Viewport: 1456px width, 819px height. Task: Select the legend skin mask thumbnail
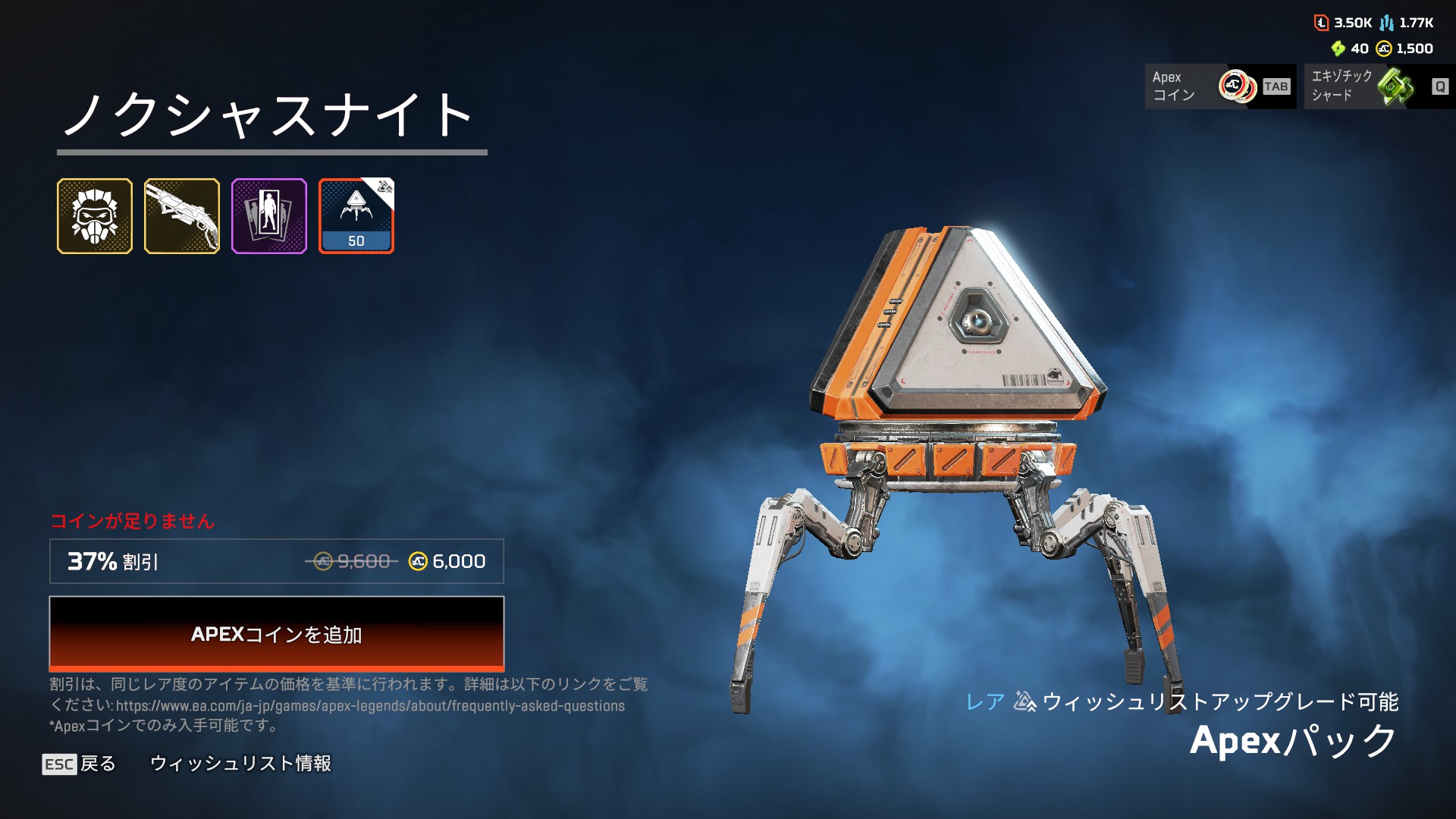coord(95,216)
